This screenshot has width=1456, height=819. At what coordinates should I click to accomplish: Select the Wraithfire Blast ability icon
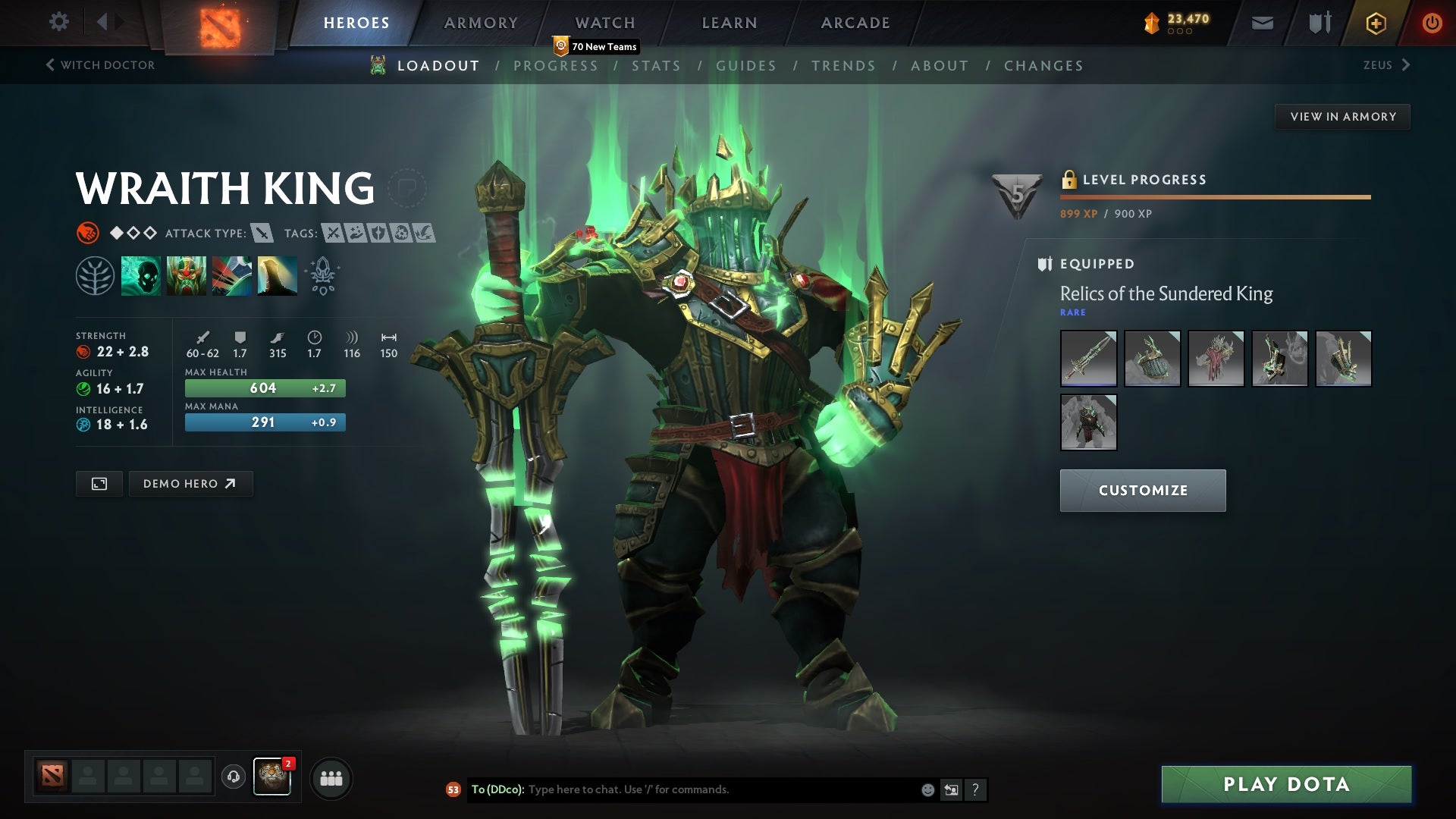tap(141, 275)
